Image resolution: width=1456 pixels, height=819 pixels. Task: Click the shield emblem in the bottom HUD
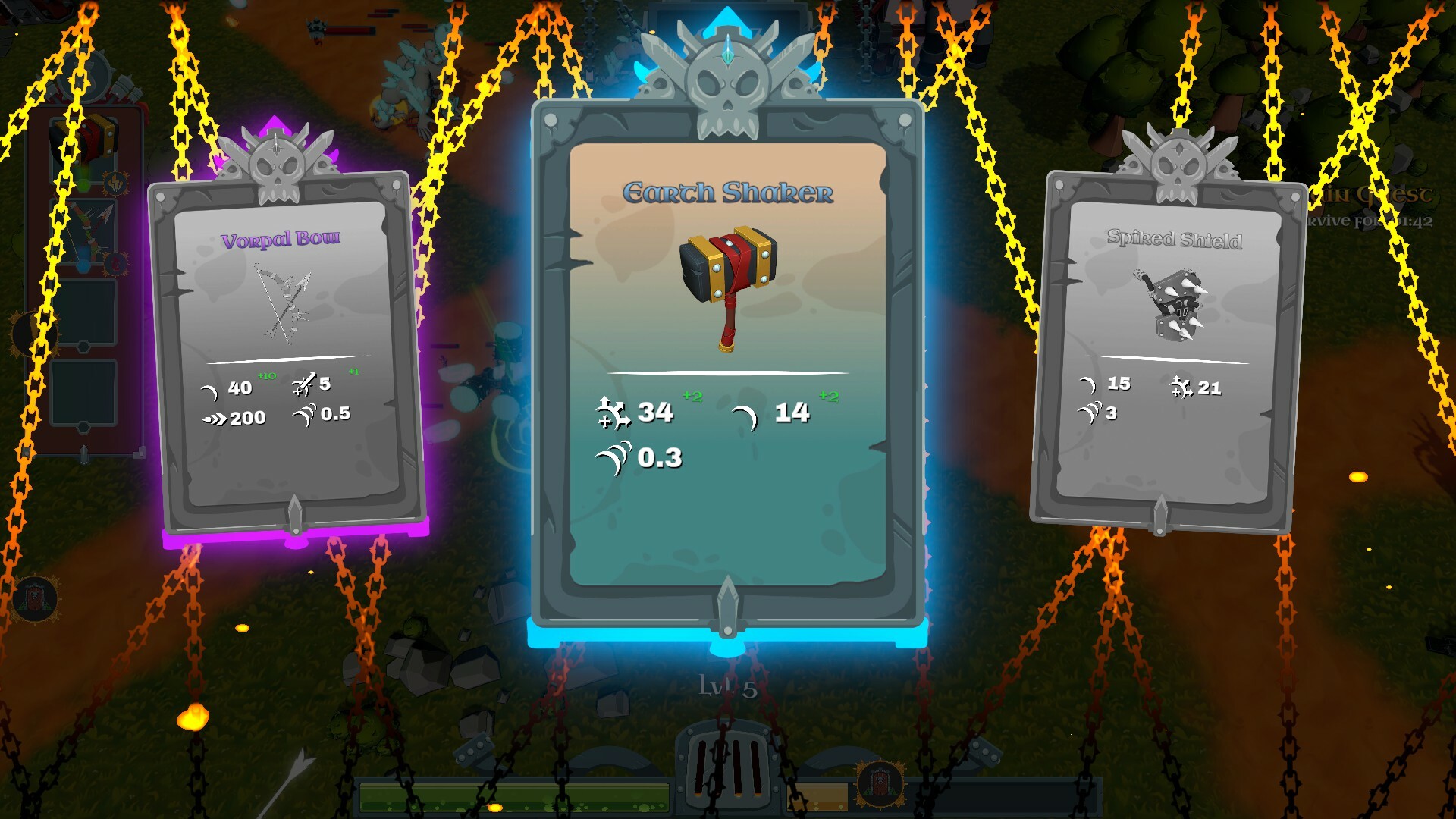(x=880, y=785)
